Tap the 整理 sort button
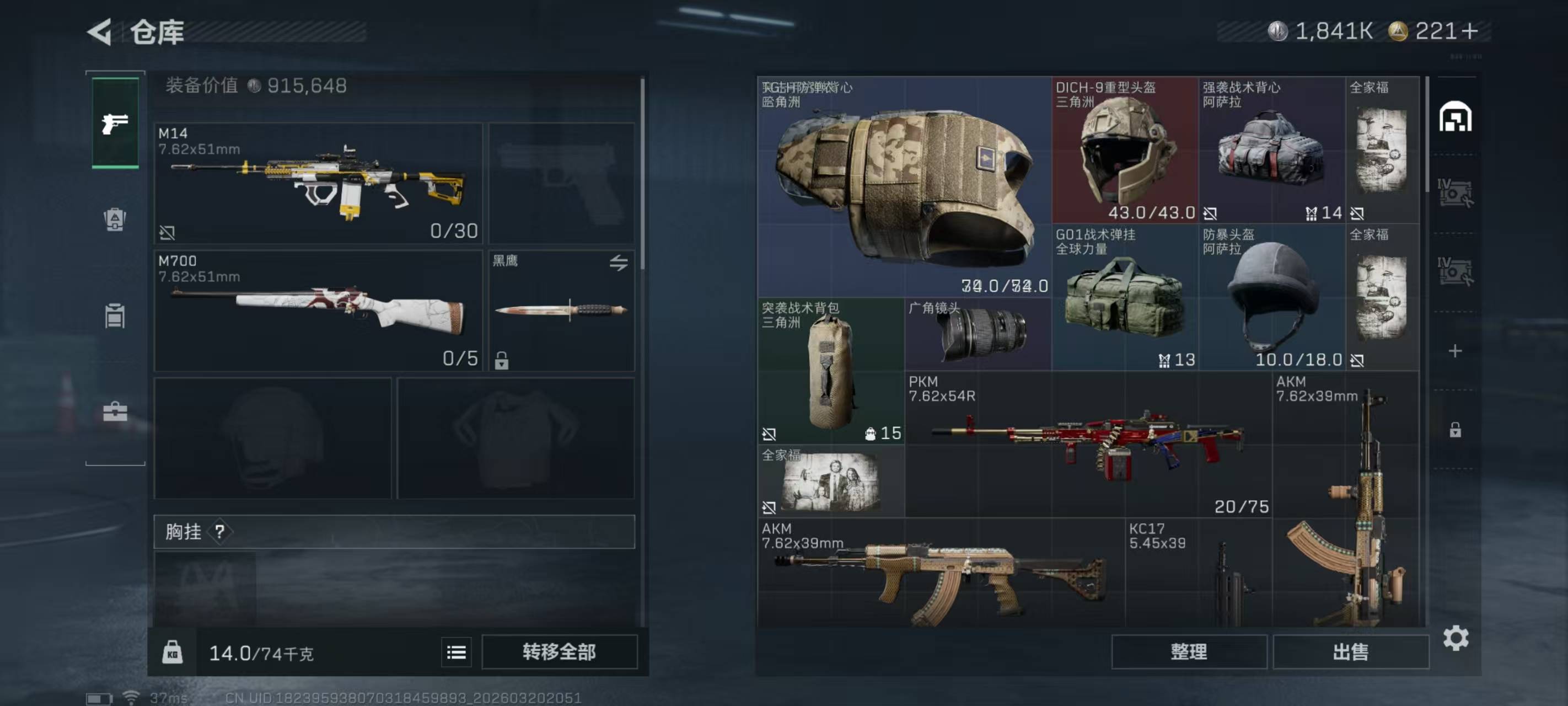Viewport: 1568px width, 706px height. tap(1188, 652)
